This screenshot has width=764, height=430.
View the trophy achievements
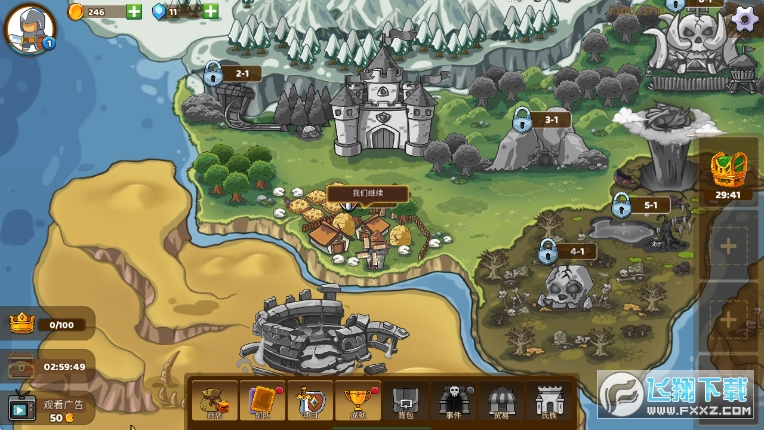click(357, 401)
